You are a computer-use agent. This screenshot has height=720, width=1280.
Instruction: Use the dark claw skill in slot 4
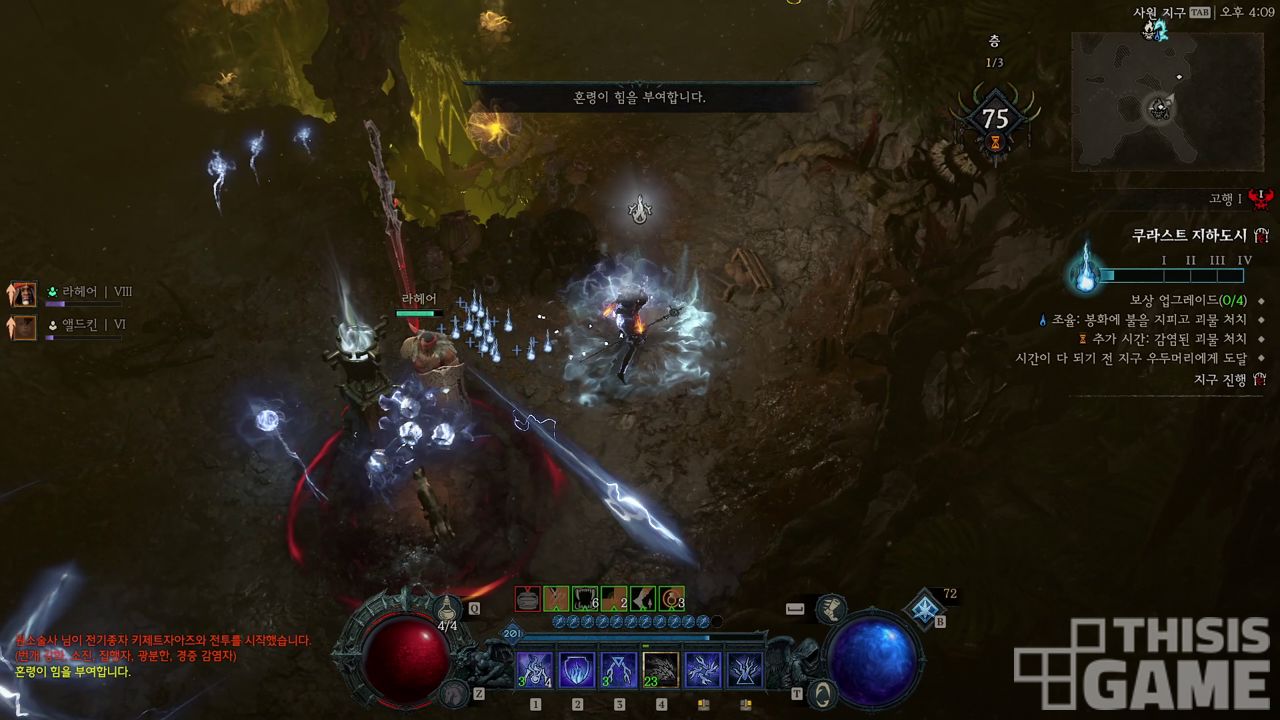point(661,669)
